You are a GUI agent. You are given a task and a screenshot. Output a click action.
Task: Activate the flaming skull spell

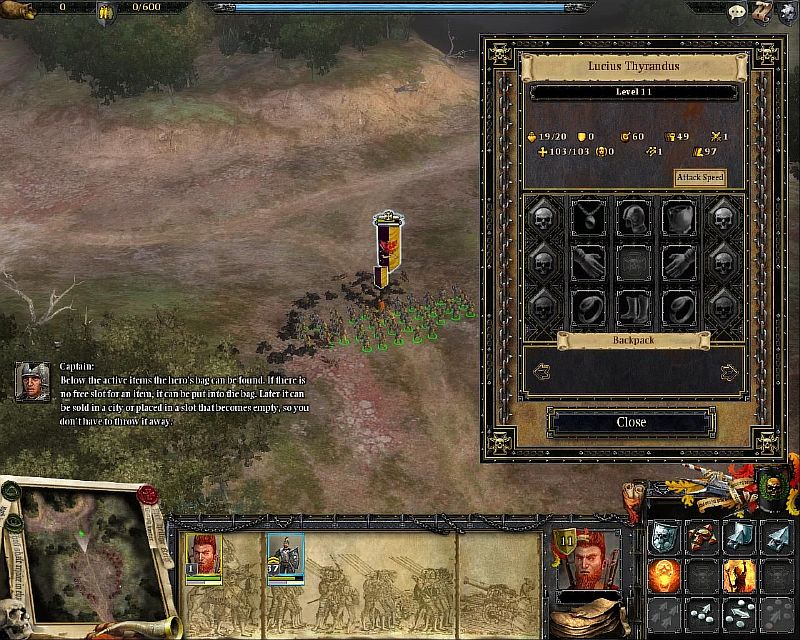pos(664,575)
